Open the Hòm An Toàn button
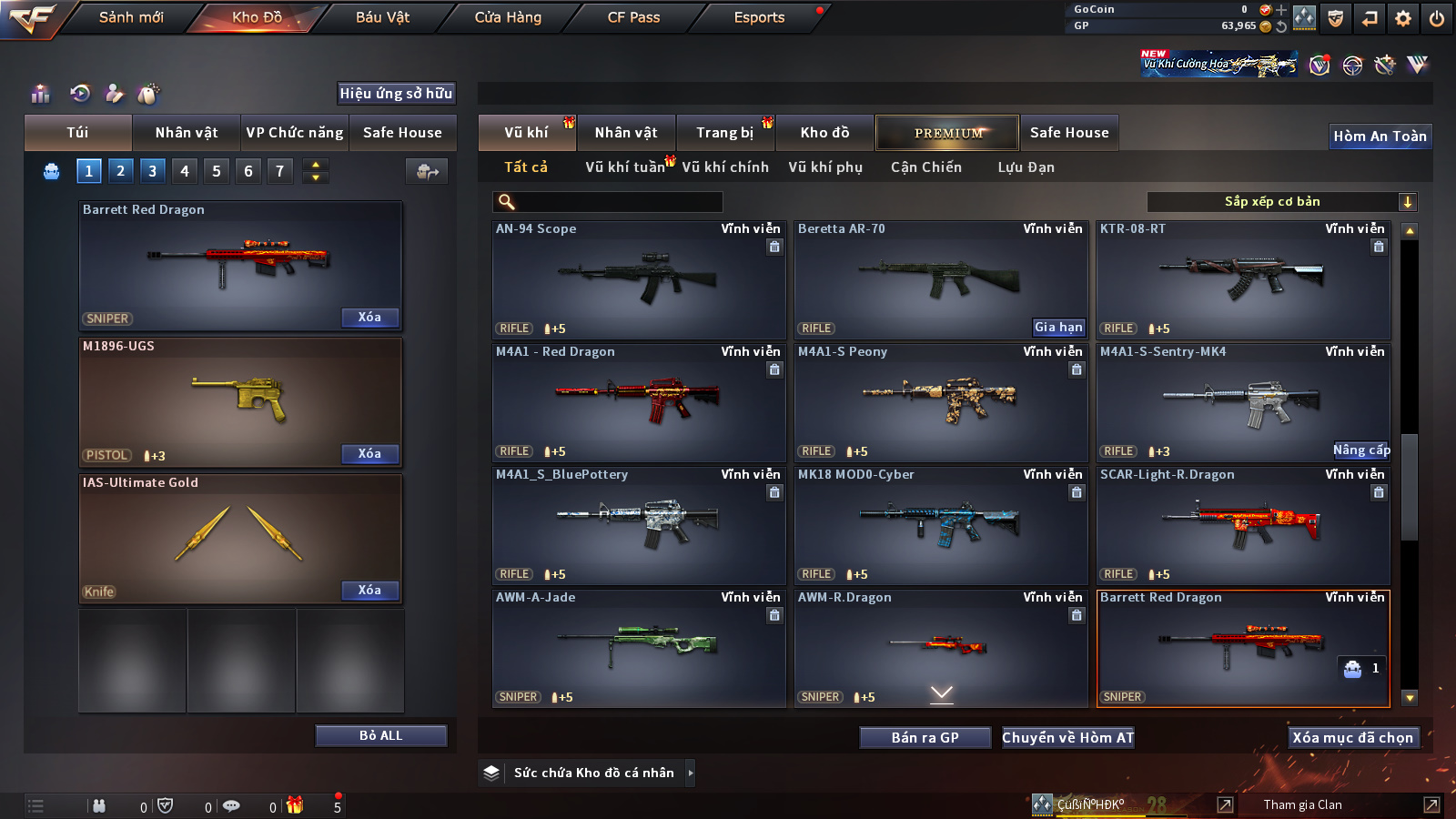The height and width of the screenshot is (819, 1456). [1380, 136]
